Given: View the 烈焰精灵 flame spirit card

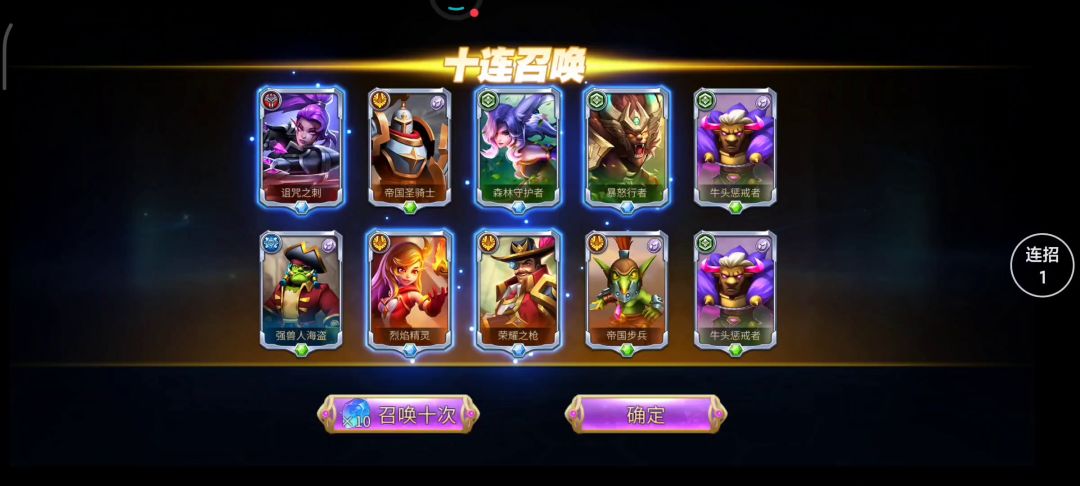Looking at the screenshot, I should [x=409, y=289].
